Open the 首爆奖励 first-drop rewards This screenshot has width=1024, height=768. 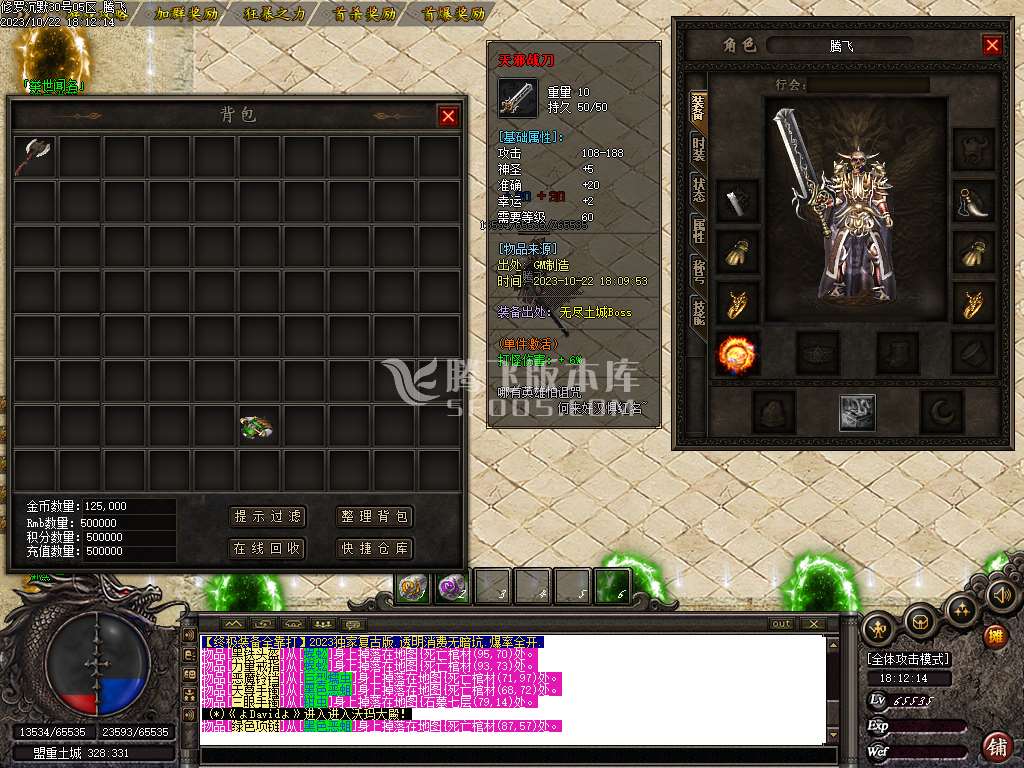pyautogui.click(x=453, y=14)
